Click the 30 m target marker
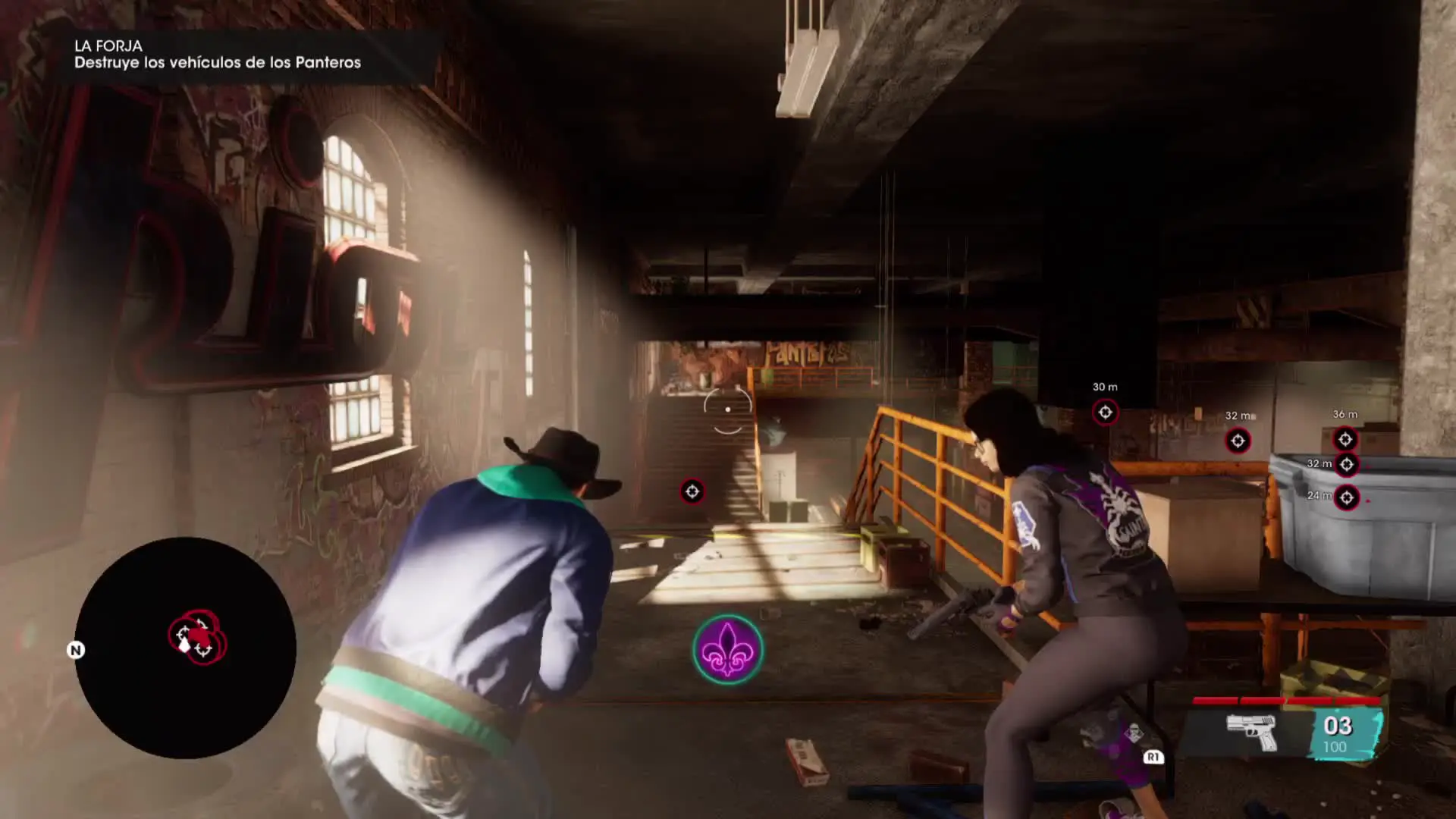This screenshot has height=819, width=1456. [x=1105, y=412]
